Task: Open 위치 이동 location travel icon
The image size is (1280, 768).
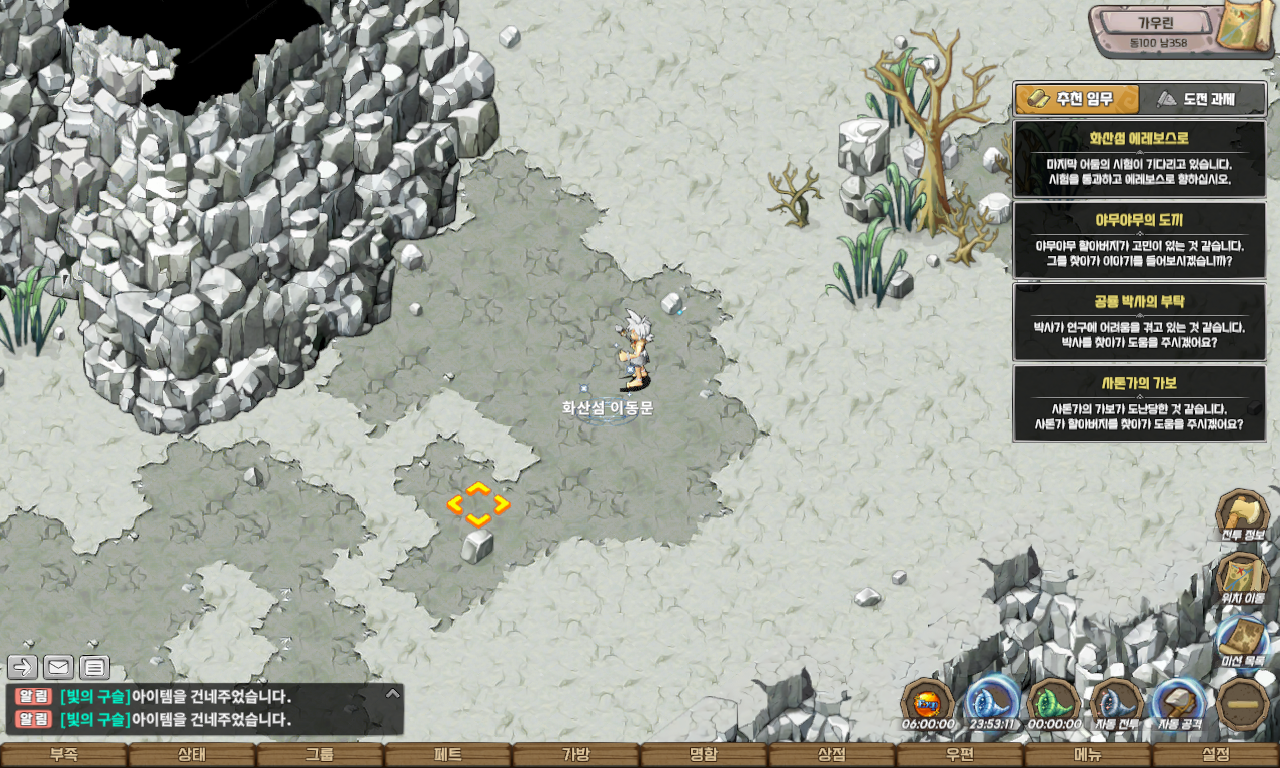Action: [x=1242, y=579]
